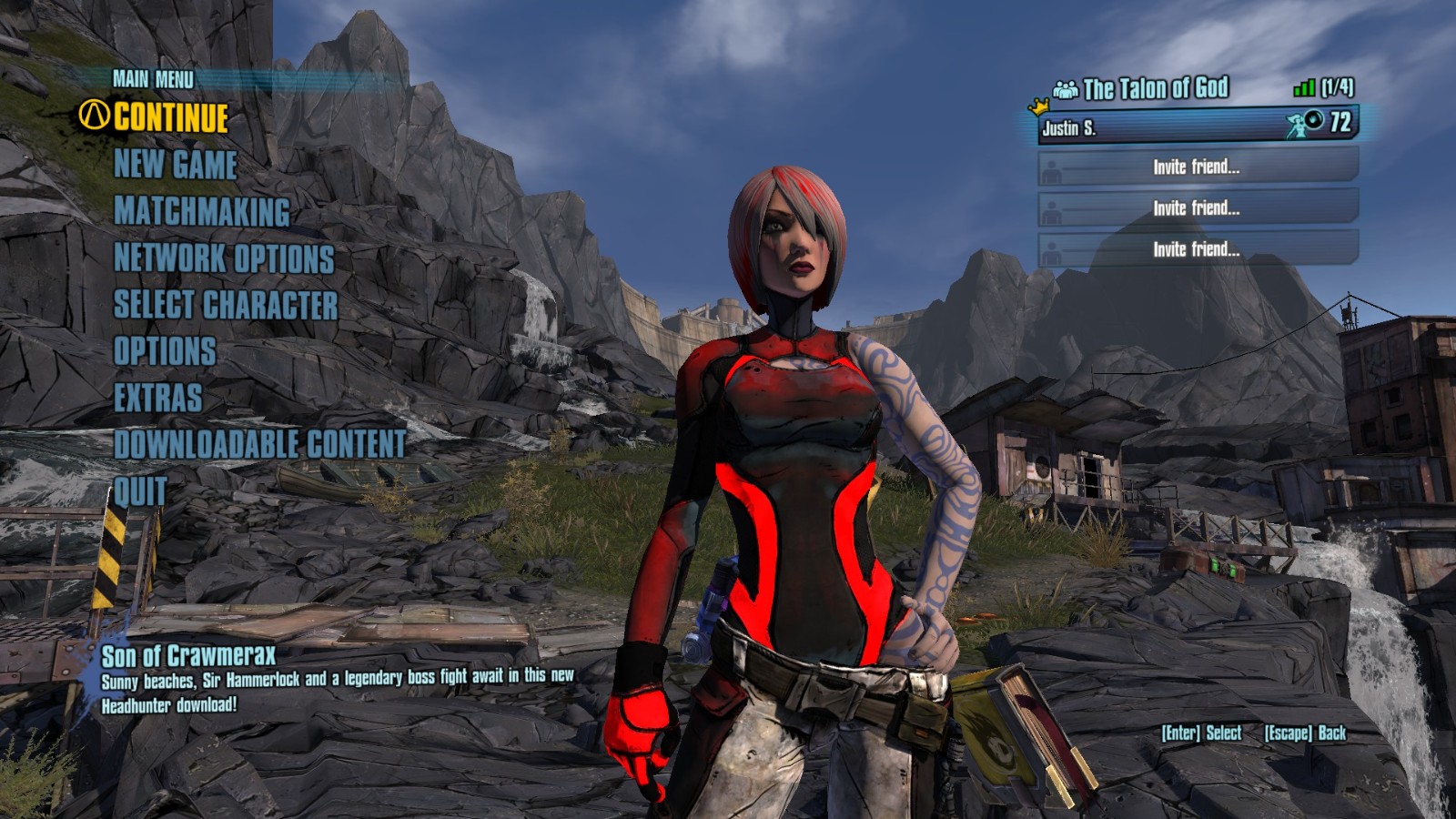Choose Select Character
1456x819 pixels.
225,305
